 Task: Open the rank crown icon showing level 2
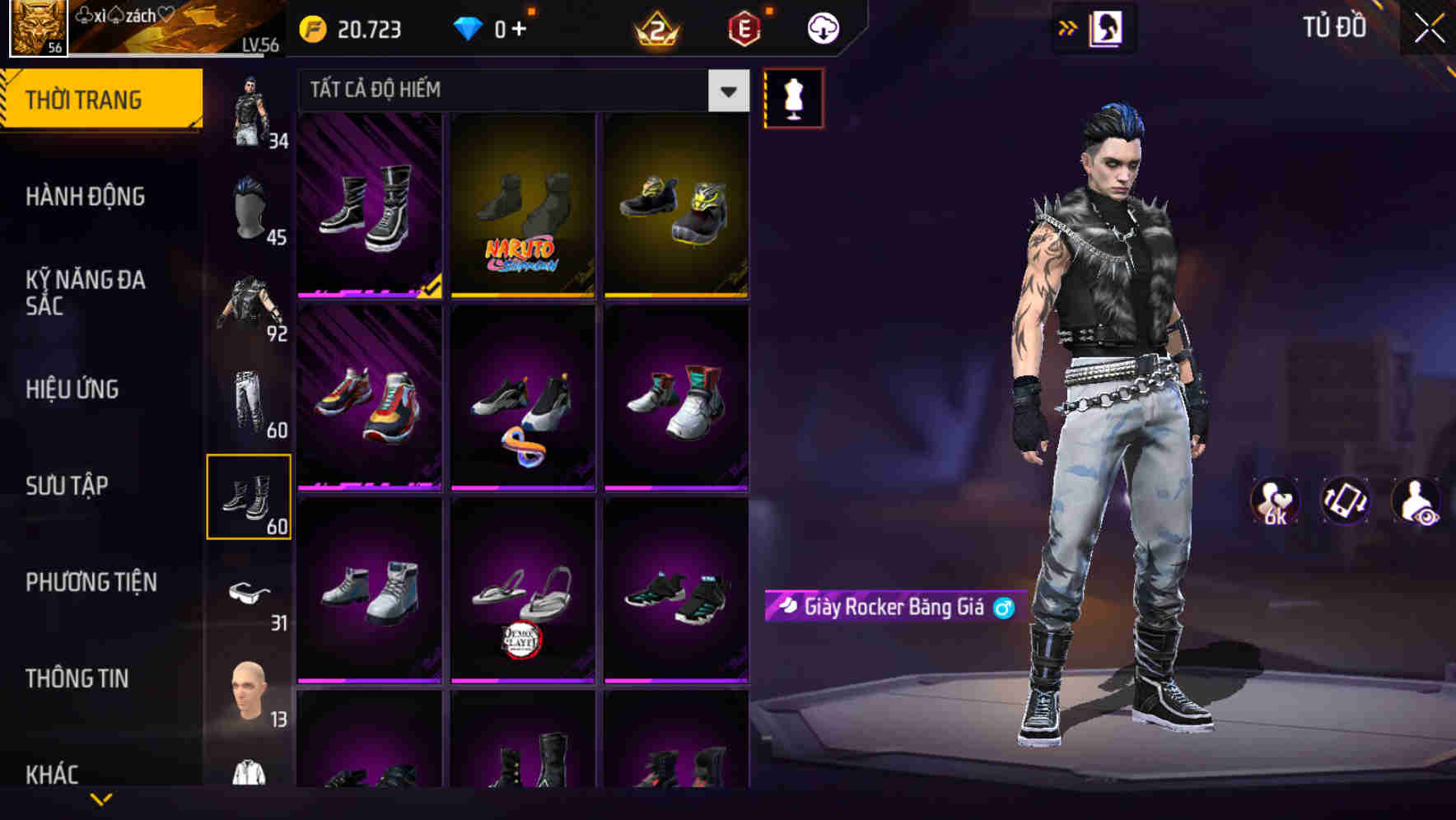click(655, 29)
